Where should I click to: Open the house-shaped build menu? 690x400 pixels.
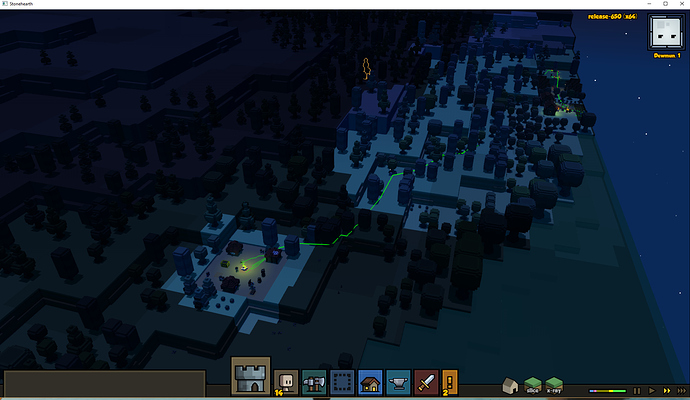pos(369,381)
